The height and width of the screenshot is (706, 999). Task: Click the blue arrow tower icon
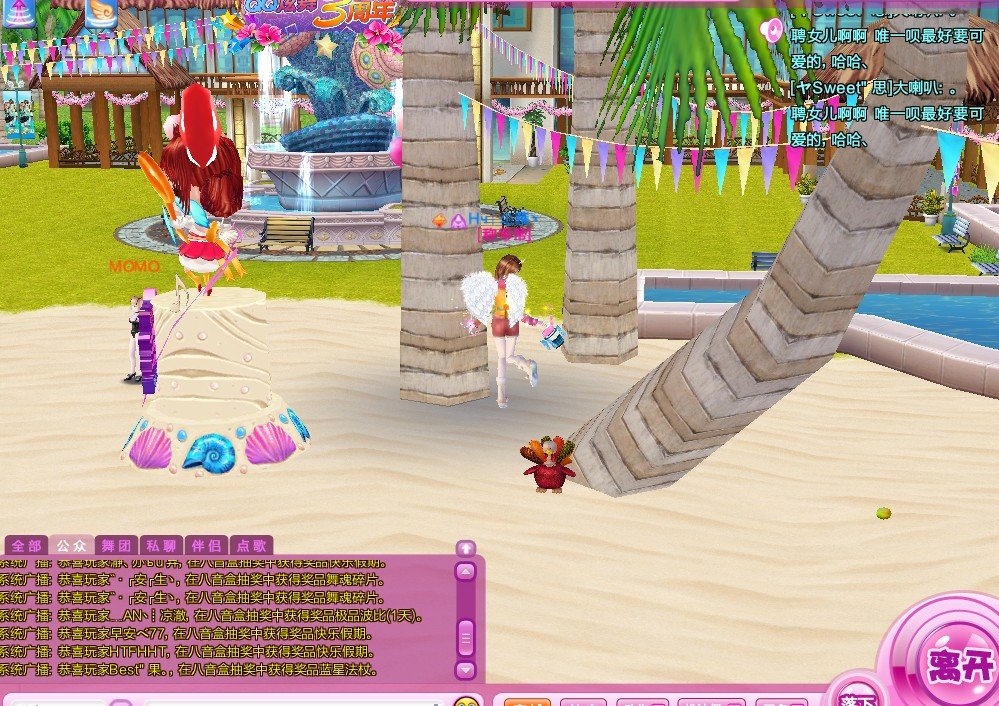[x=19, y=12]
